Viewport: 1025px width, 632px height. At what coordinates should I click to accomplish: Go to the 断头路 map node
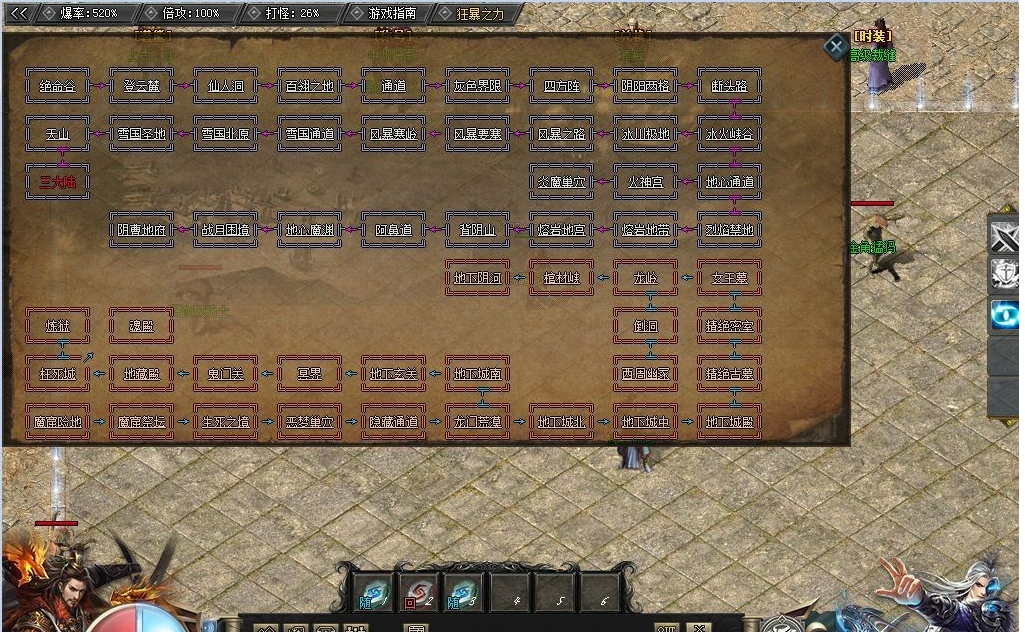[729, 86]
